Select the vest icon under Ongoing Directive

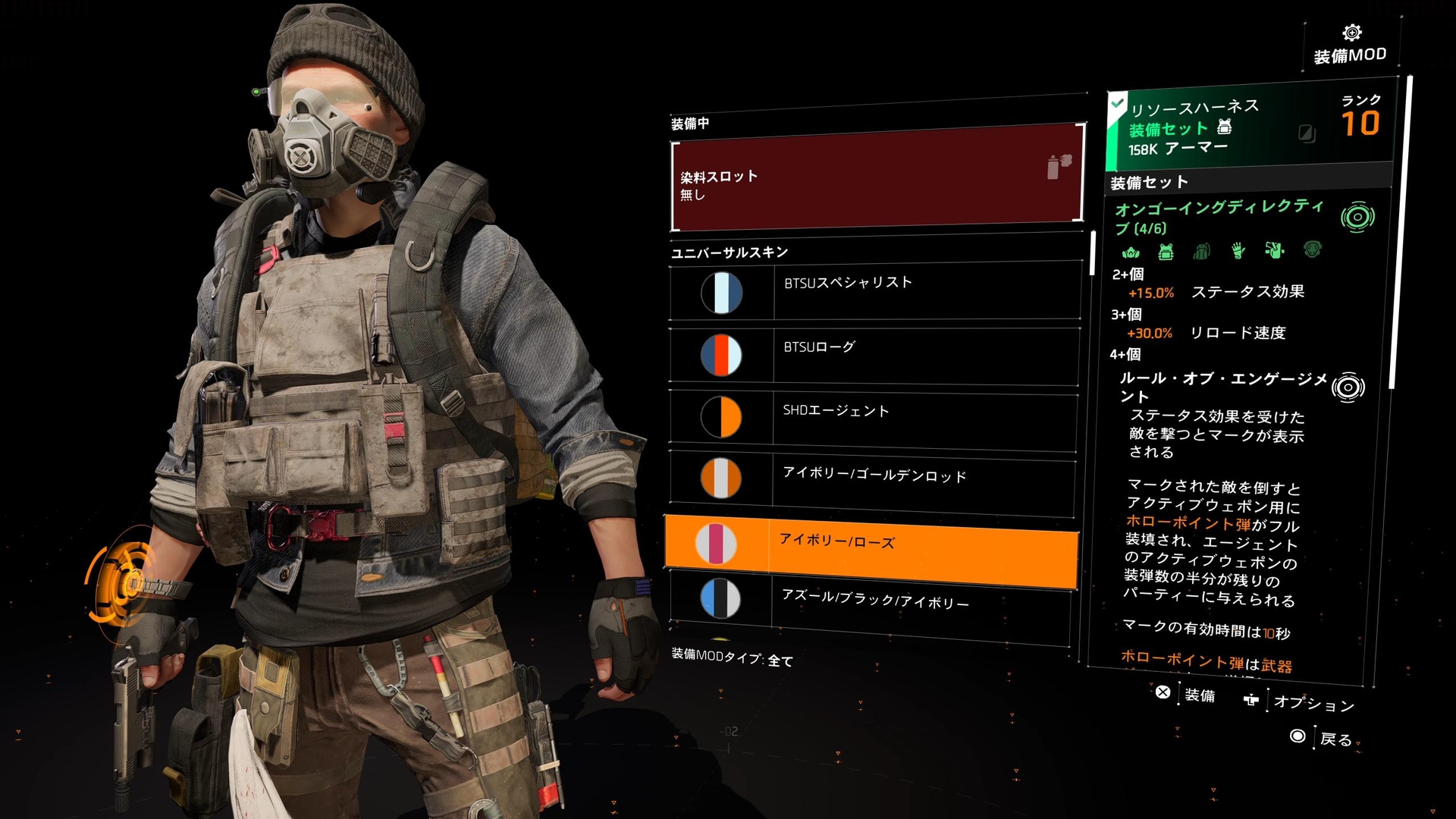point(1166,252)
